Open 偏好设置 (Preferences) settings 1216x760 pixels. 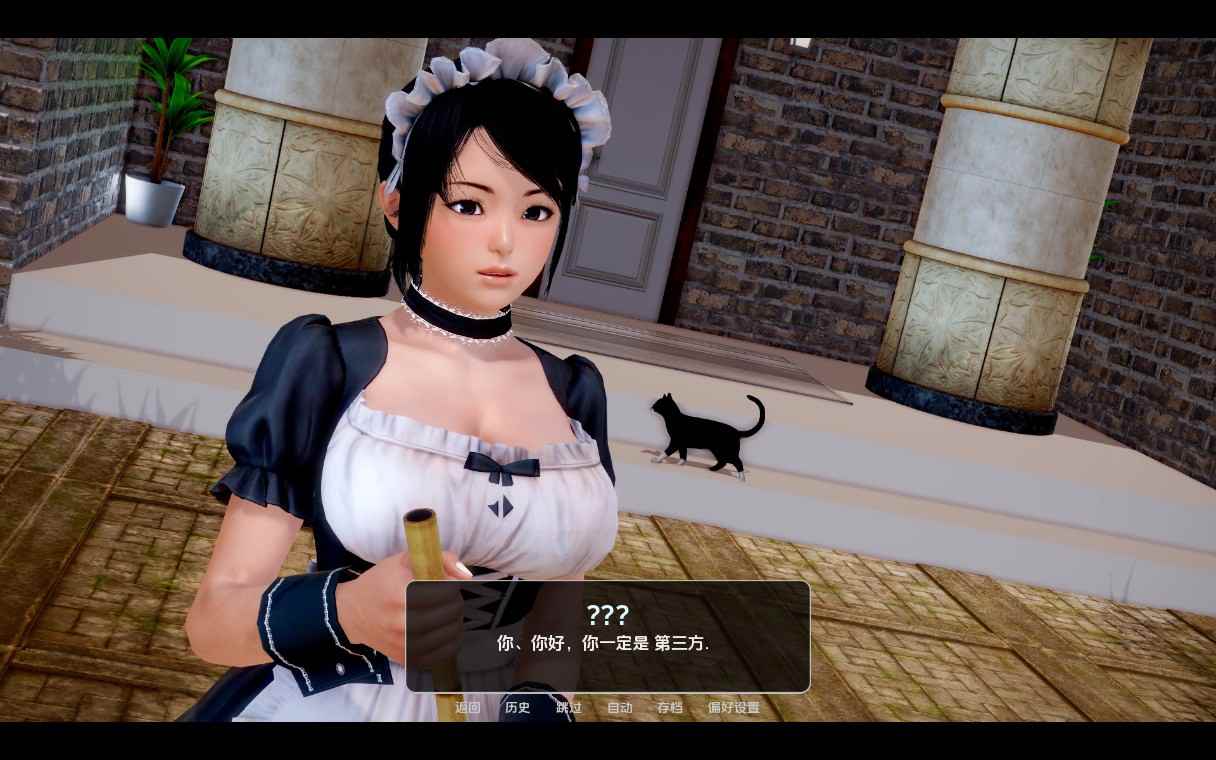point(734,708)
